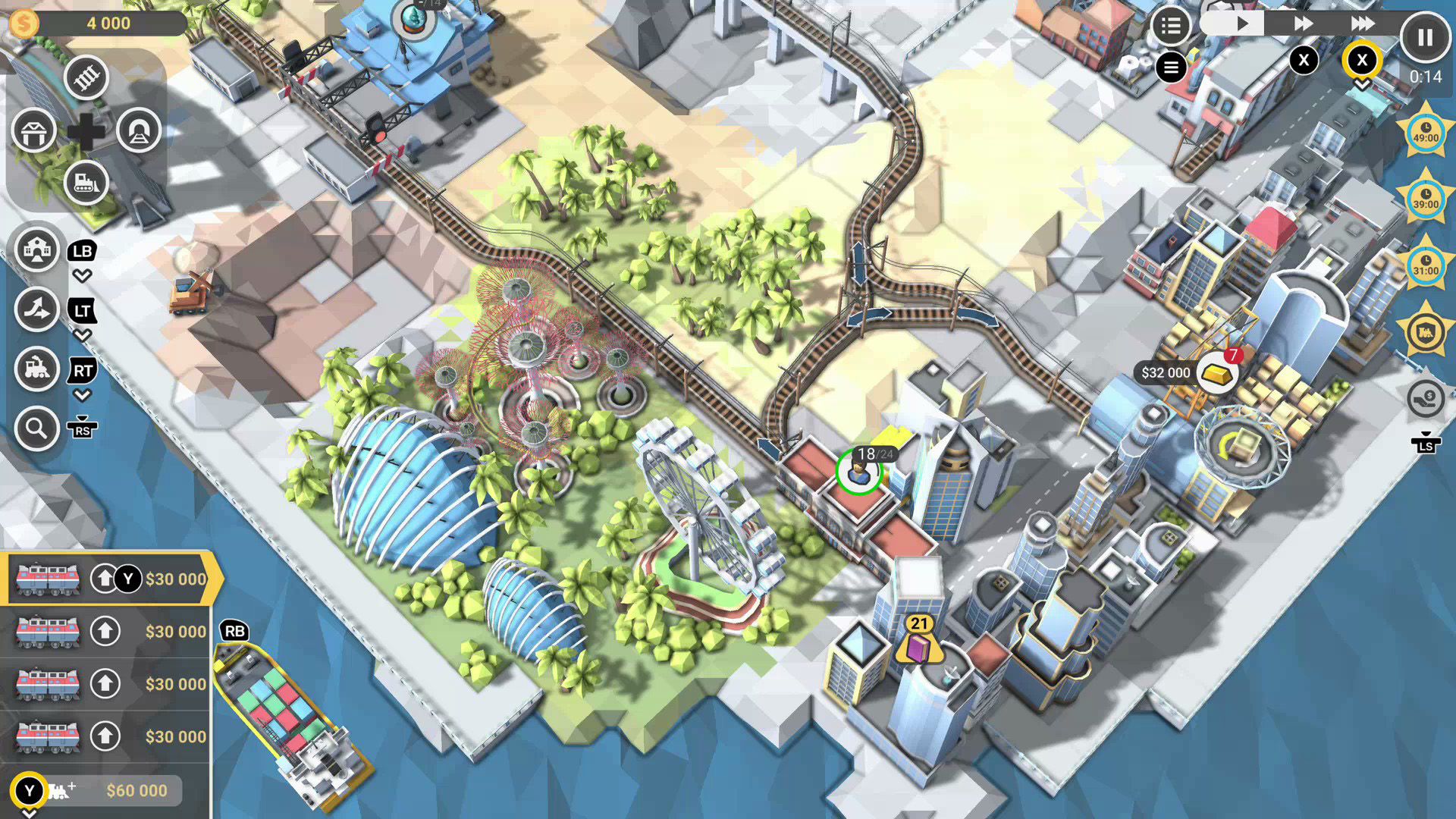Open the track switch arrows tool

[36, 309]
